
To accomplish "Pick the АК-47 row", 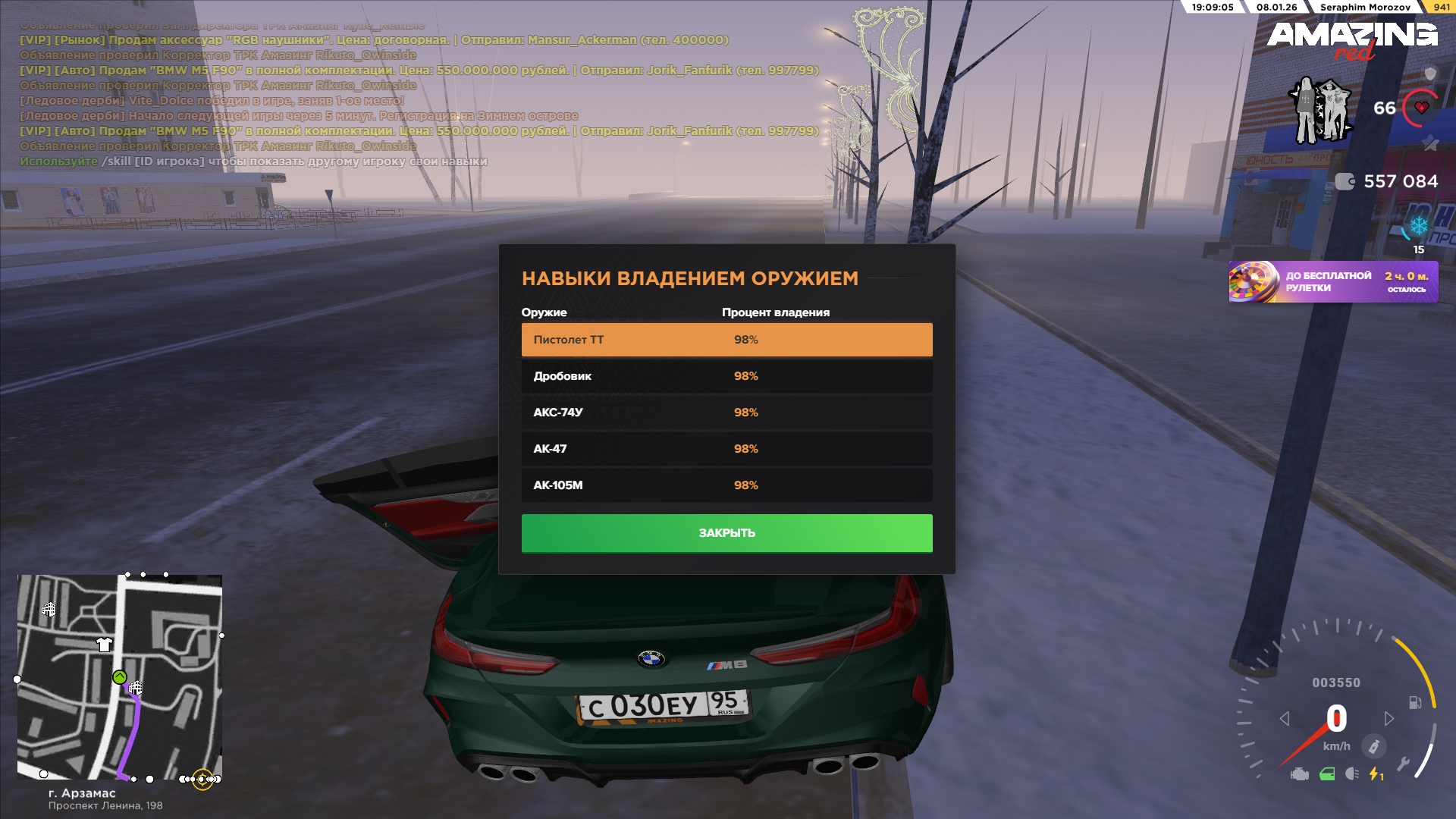I will click(x=726, y=449).
